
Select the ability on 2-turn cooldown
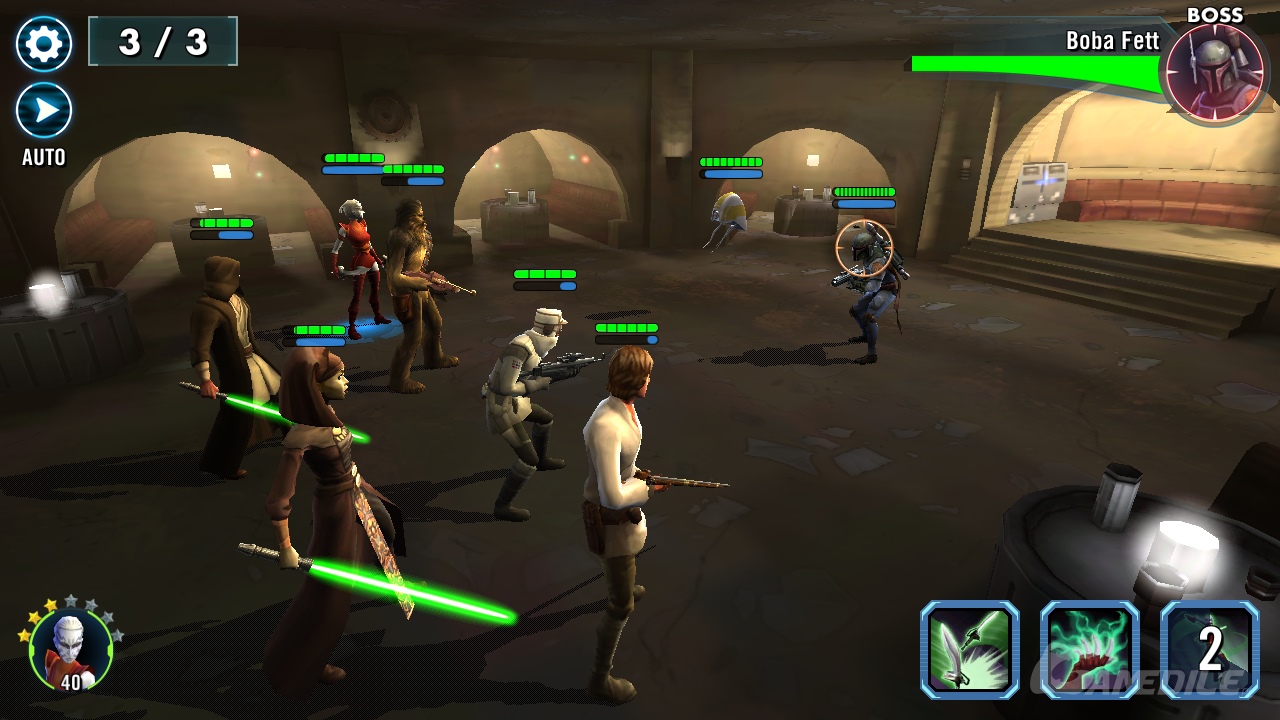coord(1209,649)
